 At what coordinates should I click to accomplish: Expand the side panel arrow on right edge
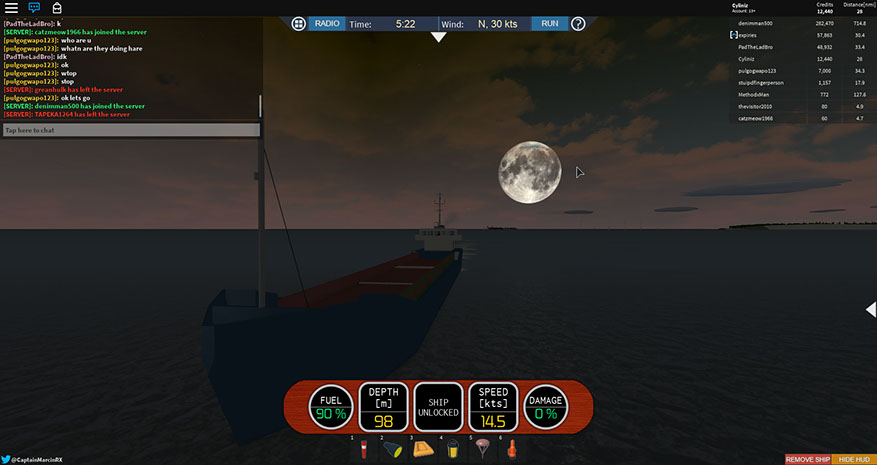[x=871, y=310]
